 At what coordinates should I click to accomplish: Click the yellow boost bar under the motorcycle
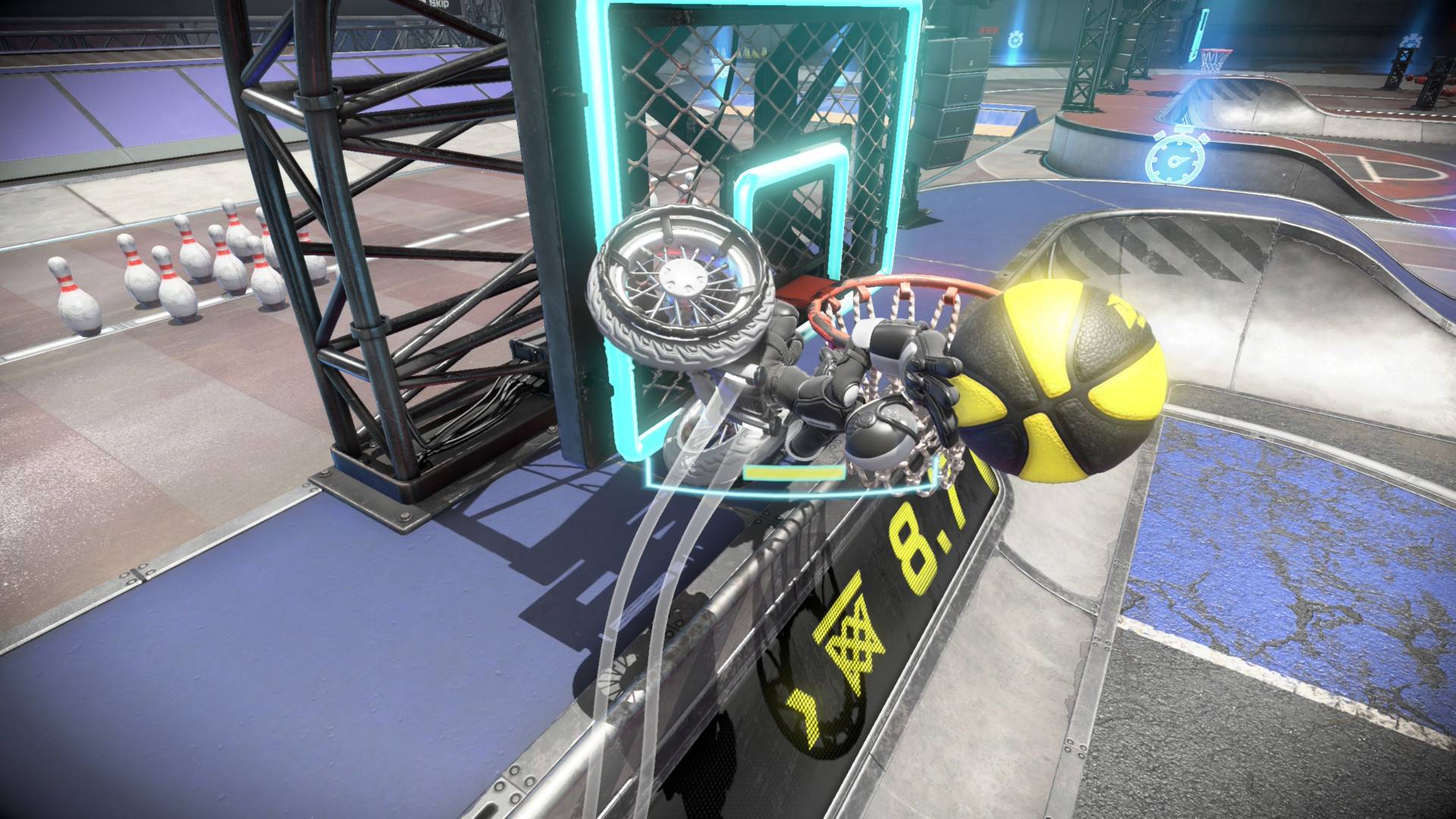tap(792, 470)
